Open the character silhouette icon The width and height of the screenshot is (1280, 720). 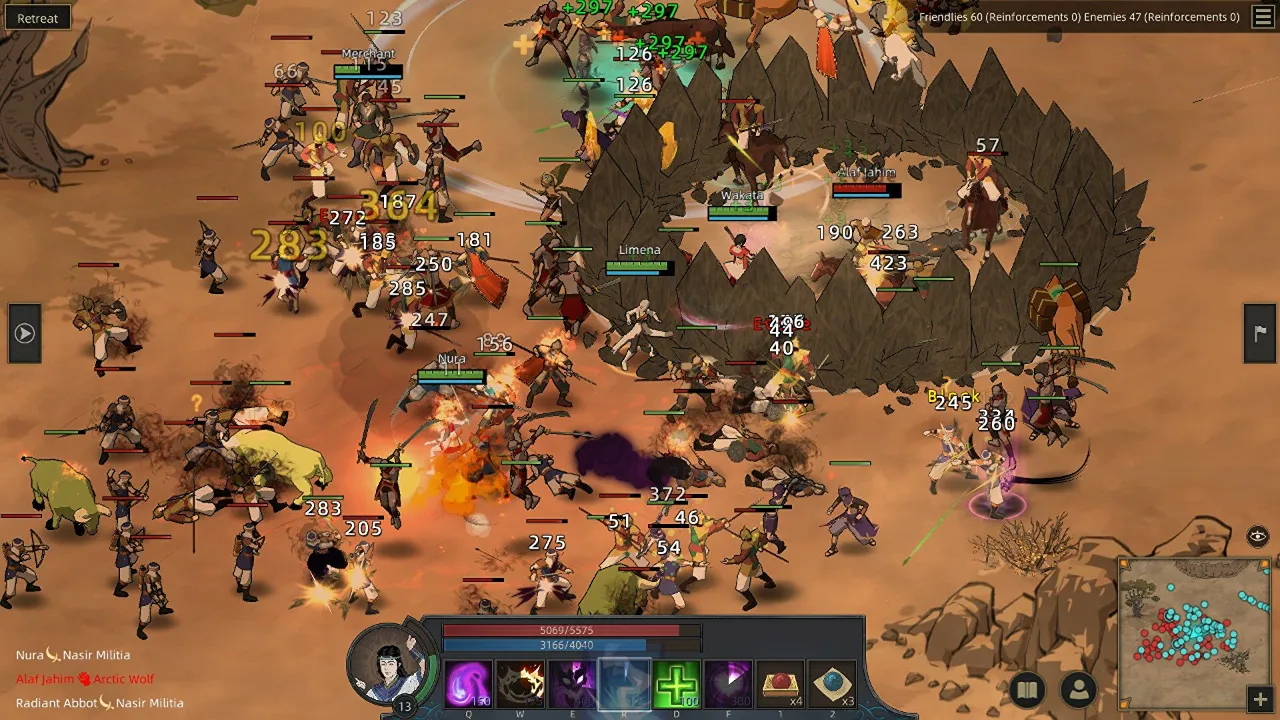[x=1079, y=689]
